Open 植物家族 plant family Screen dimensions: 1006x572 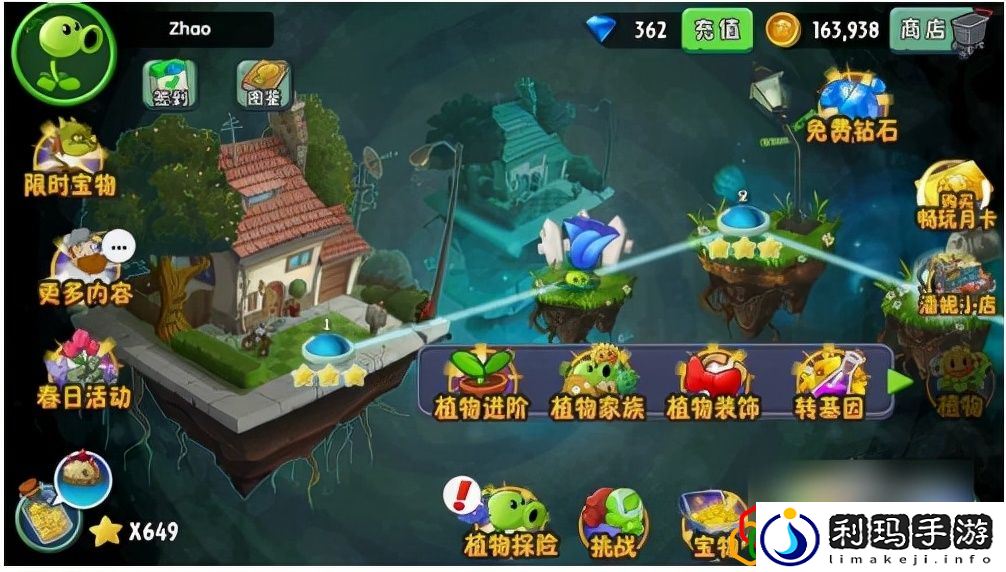(597, 383)
